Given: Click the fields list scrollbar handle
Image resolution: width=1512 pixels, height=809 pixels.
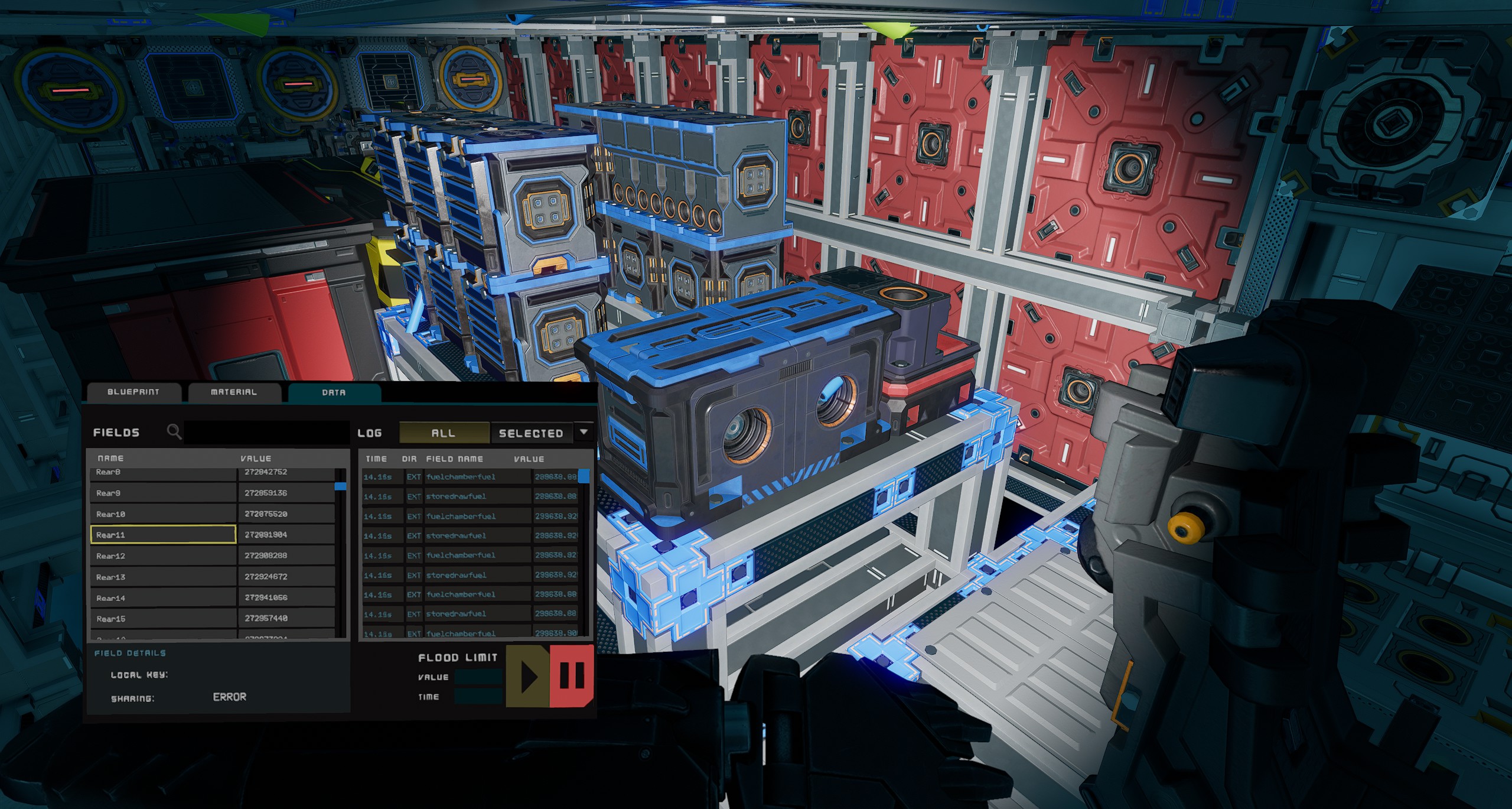Looking at the screenshot, I should click(340, 486).
